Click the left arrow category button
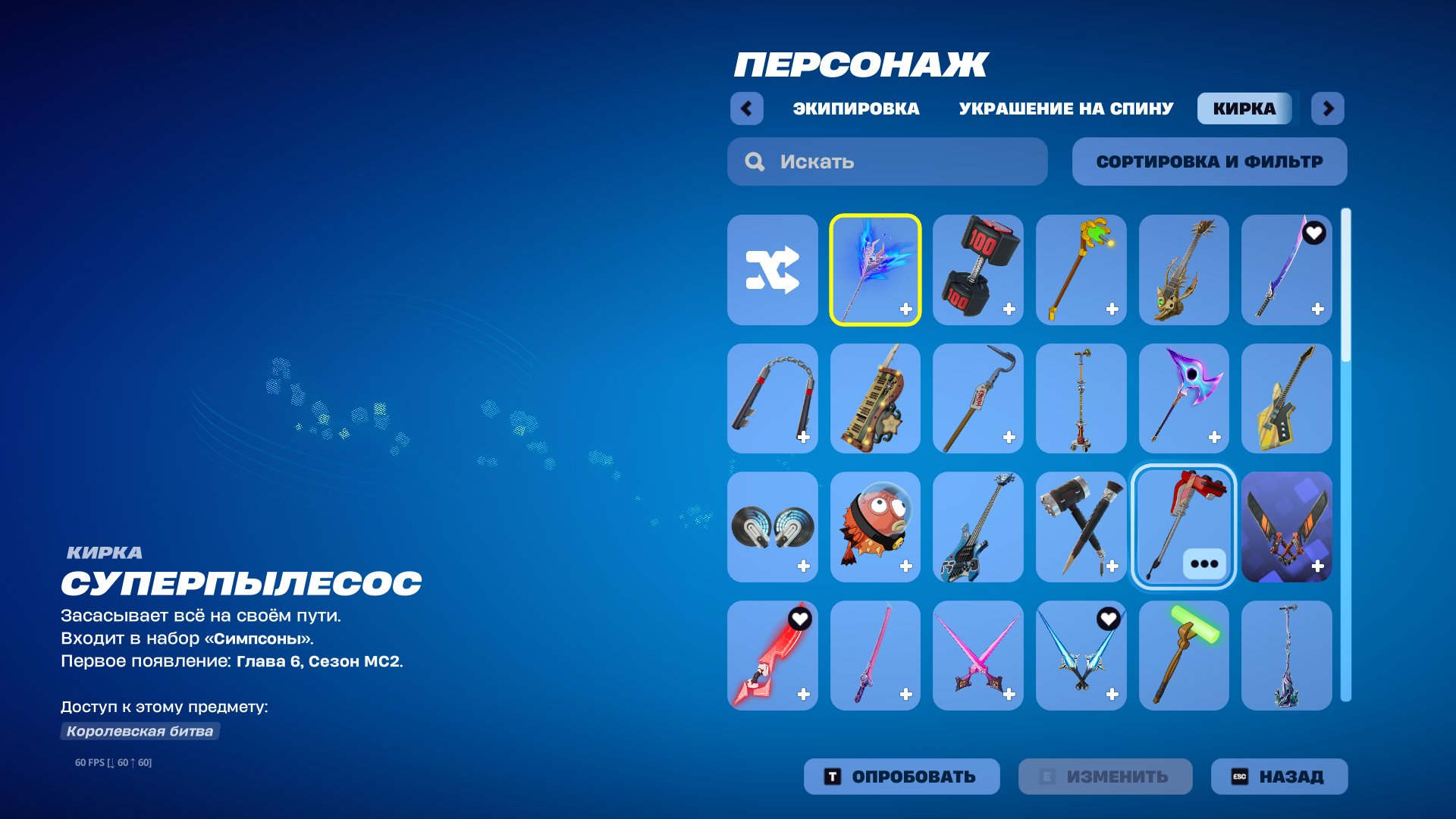The height and width of the screenshot is (819, 1456). [746, 108]
